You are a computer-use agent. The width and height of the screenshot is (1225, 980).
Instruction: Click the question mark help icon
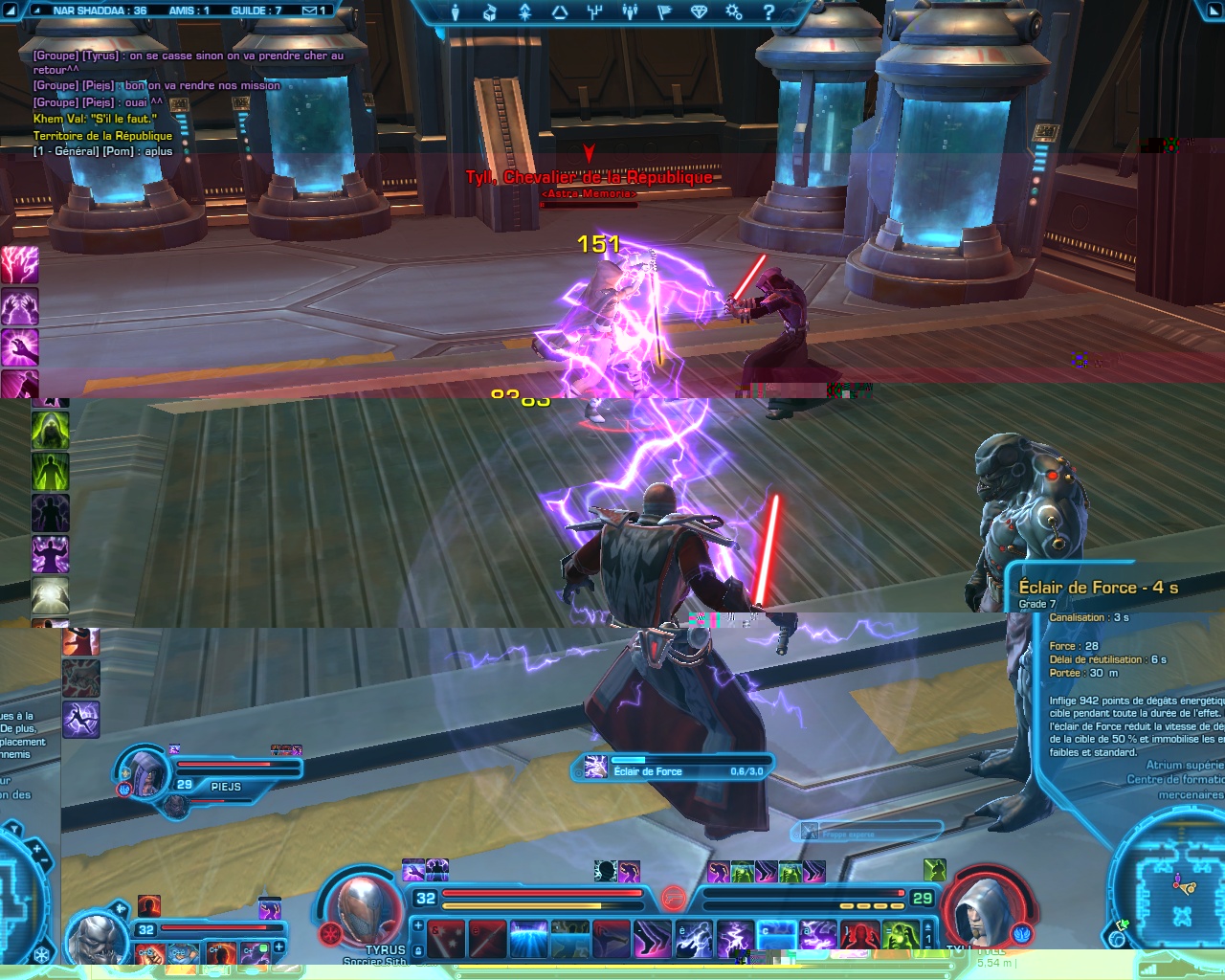(x=768, y=12)
